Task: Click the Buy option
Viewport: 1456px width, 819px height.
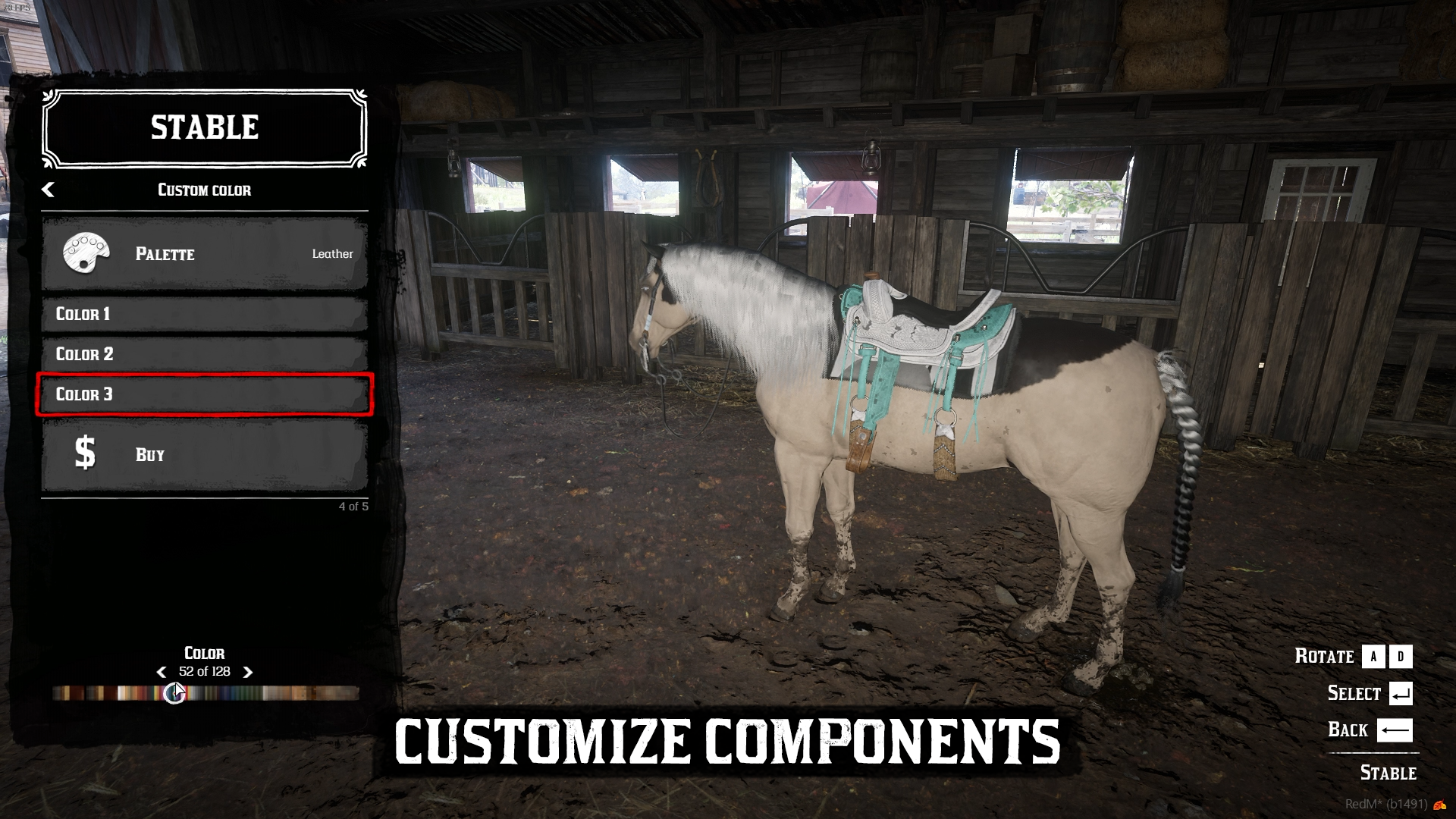Action: point(149,454)
